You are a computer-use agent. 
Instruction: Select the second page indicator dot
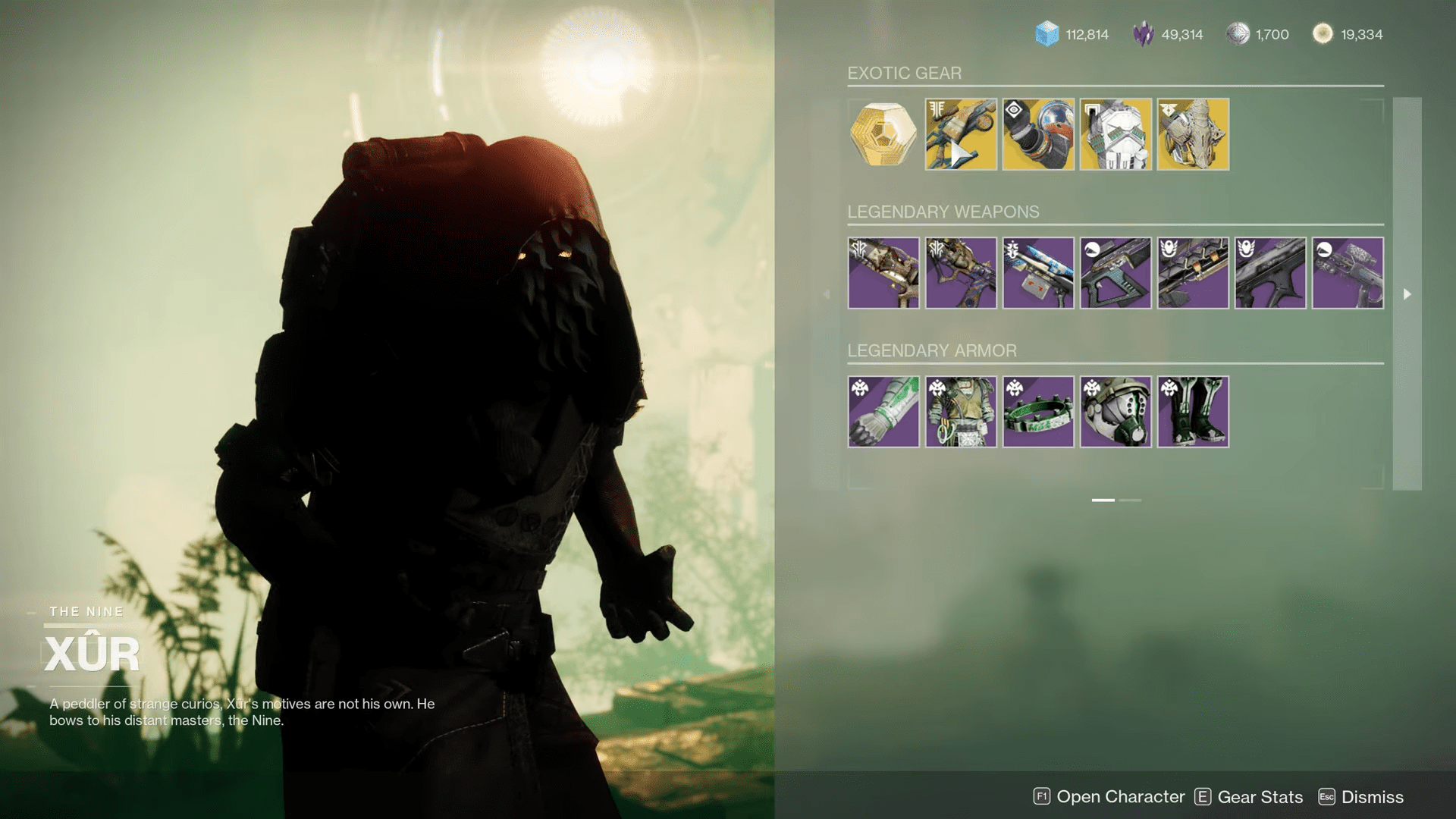(x=1129, y=500)
